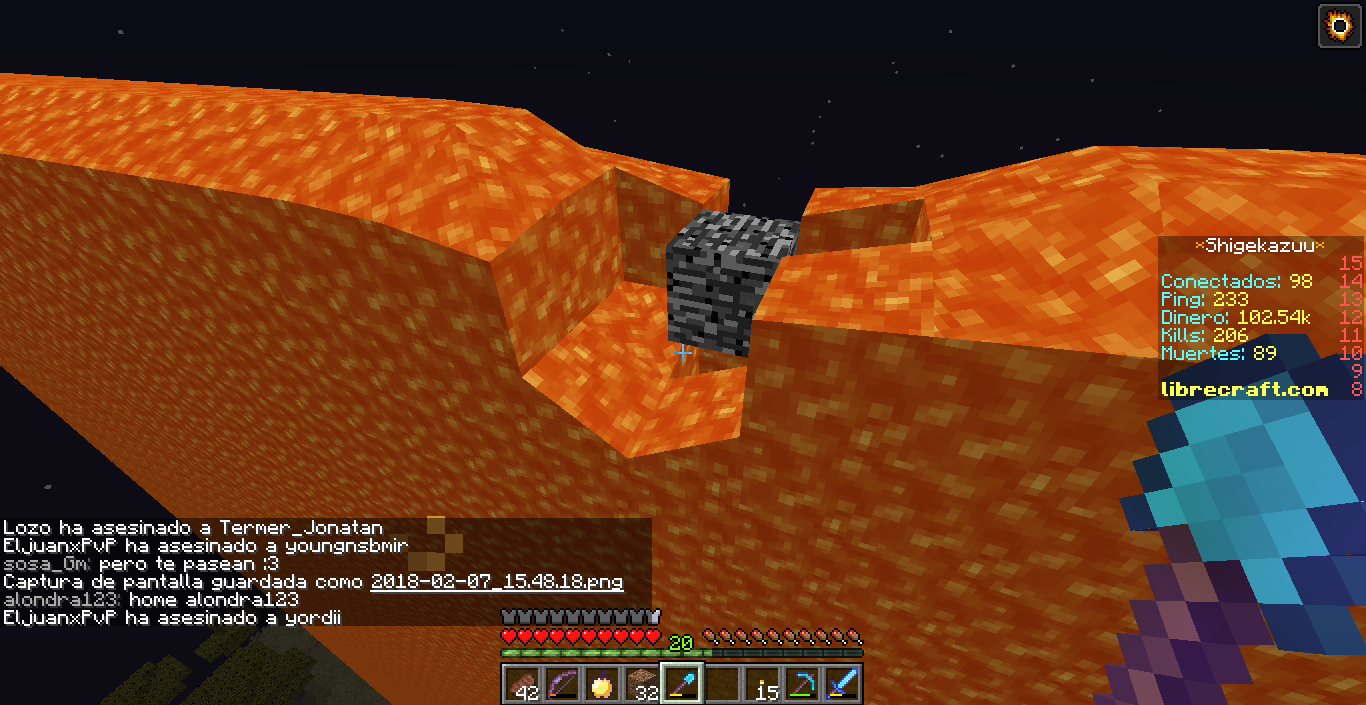Equip the diamond sword from the hotbar
The height and width of the screenshot is (705, 1366).
coord(842,684)
